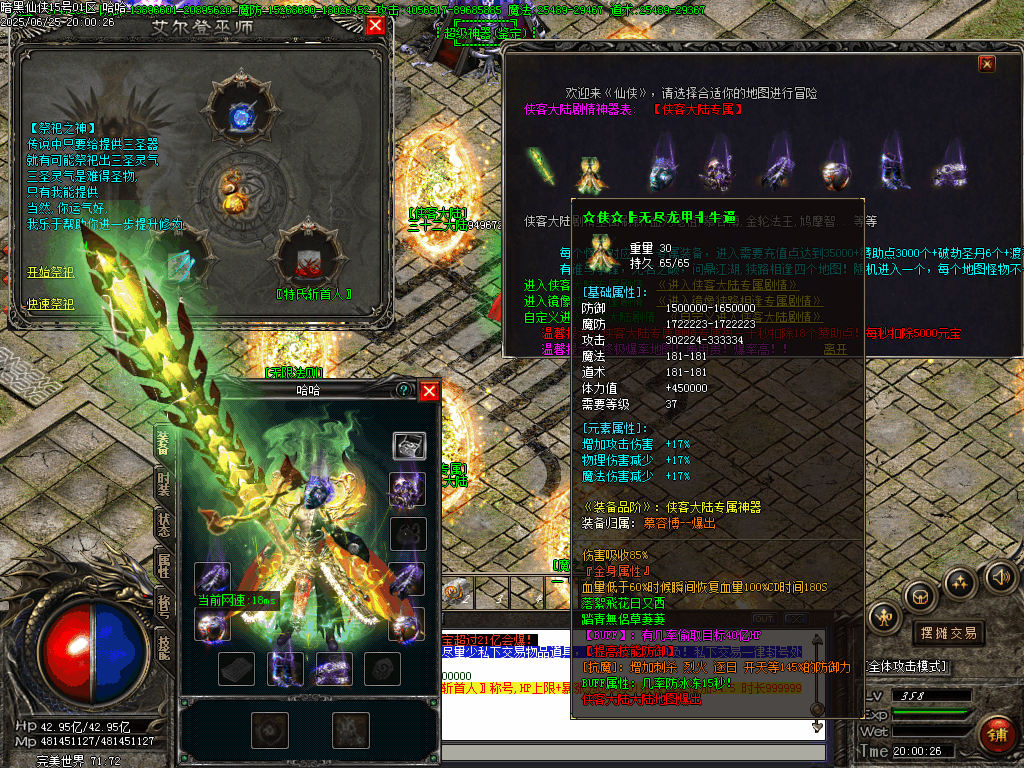Close the 艾尔登巫师 sacrifice window

click(x=376, y=26)
